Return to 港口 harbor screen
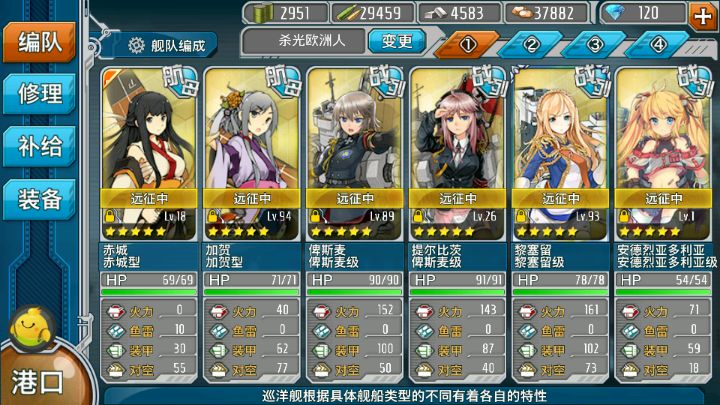Viewport: 720px width, 405px height. point(38,380)
